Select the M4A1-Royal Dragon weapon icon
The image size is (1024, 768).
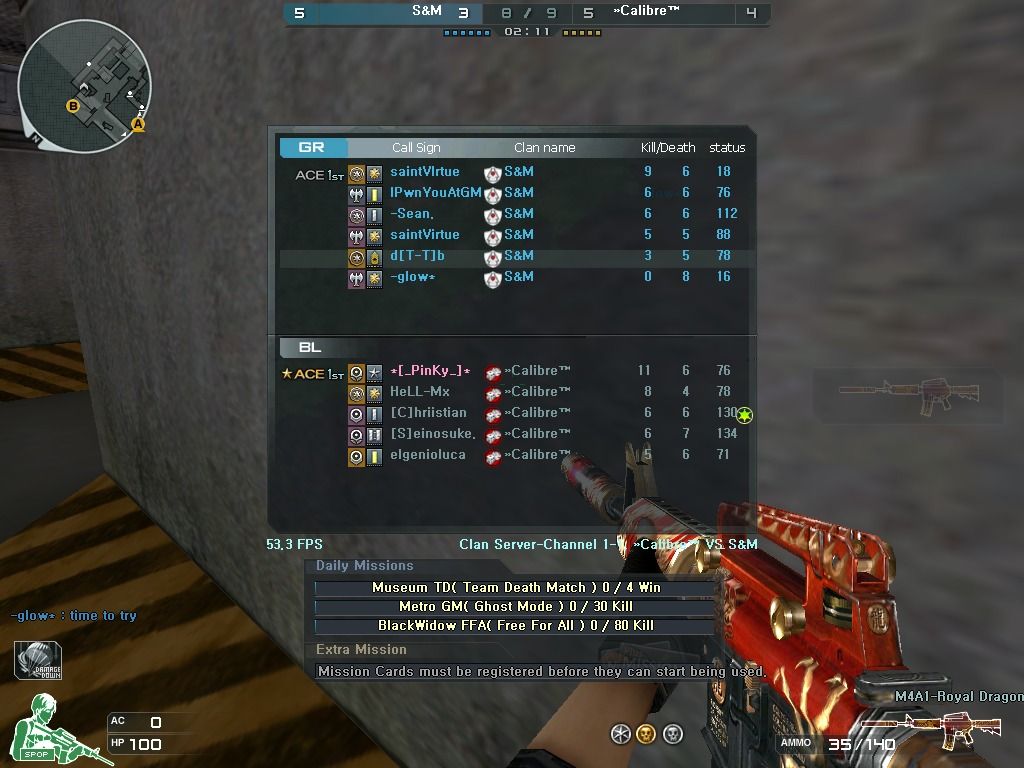coord(917,729)
